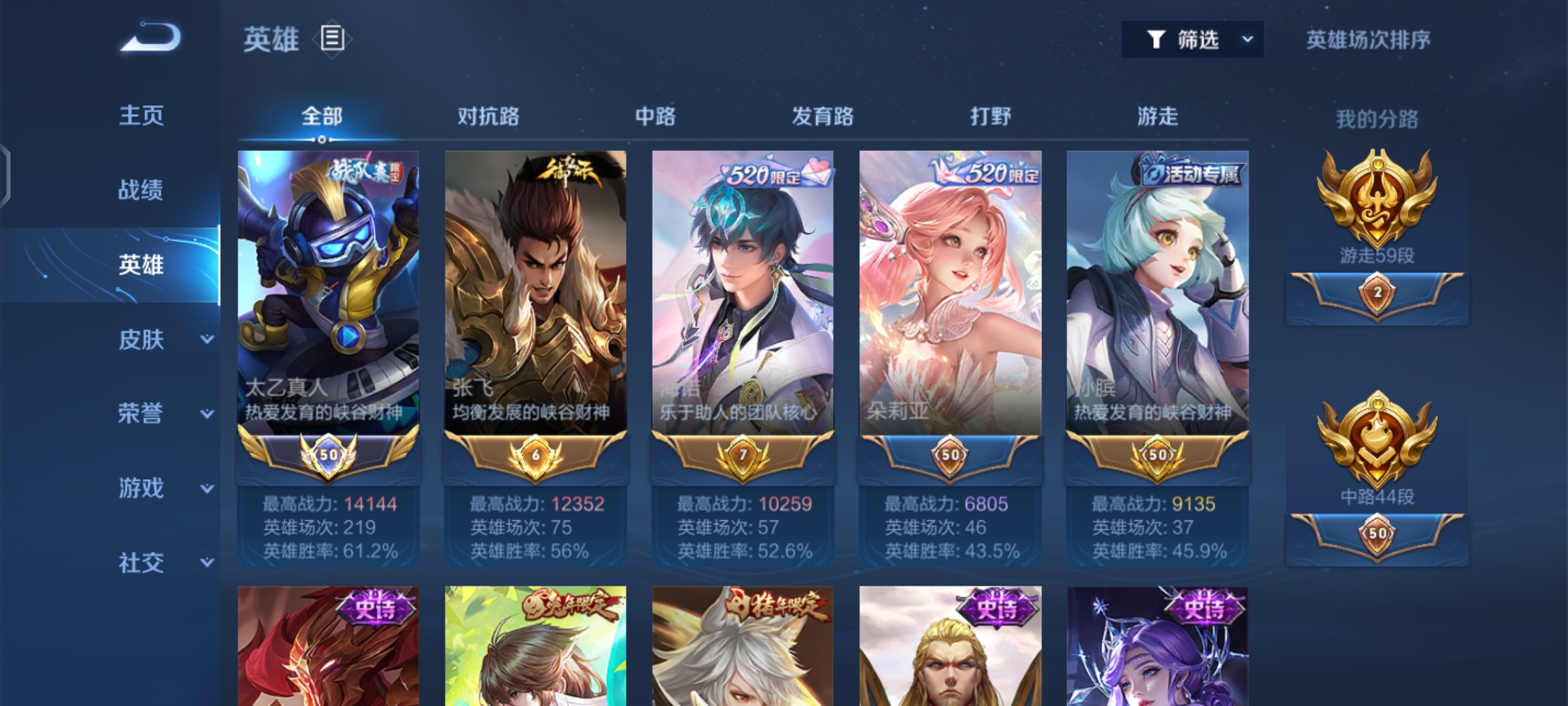Viewport: 1568px width, 706px height.
Task: Open the 战绩 match record section
Action: pyautogui.click(x=141, y=190)
